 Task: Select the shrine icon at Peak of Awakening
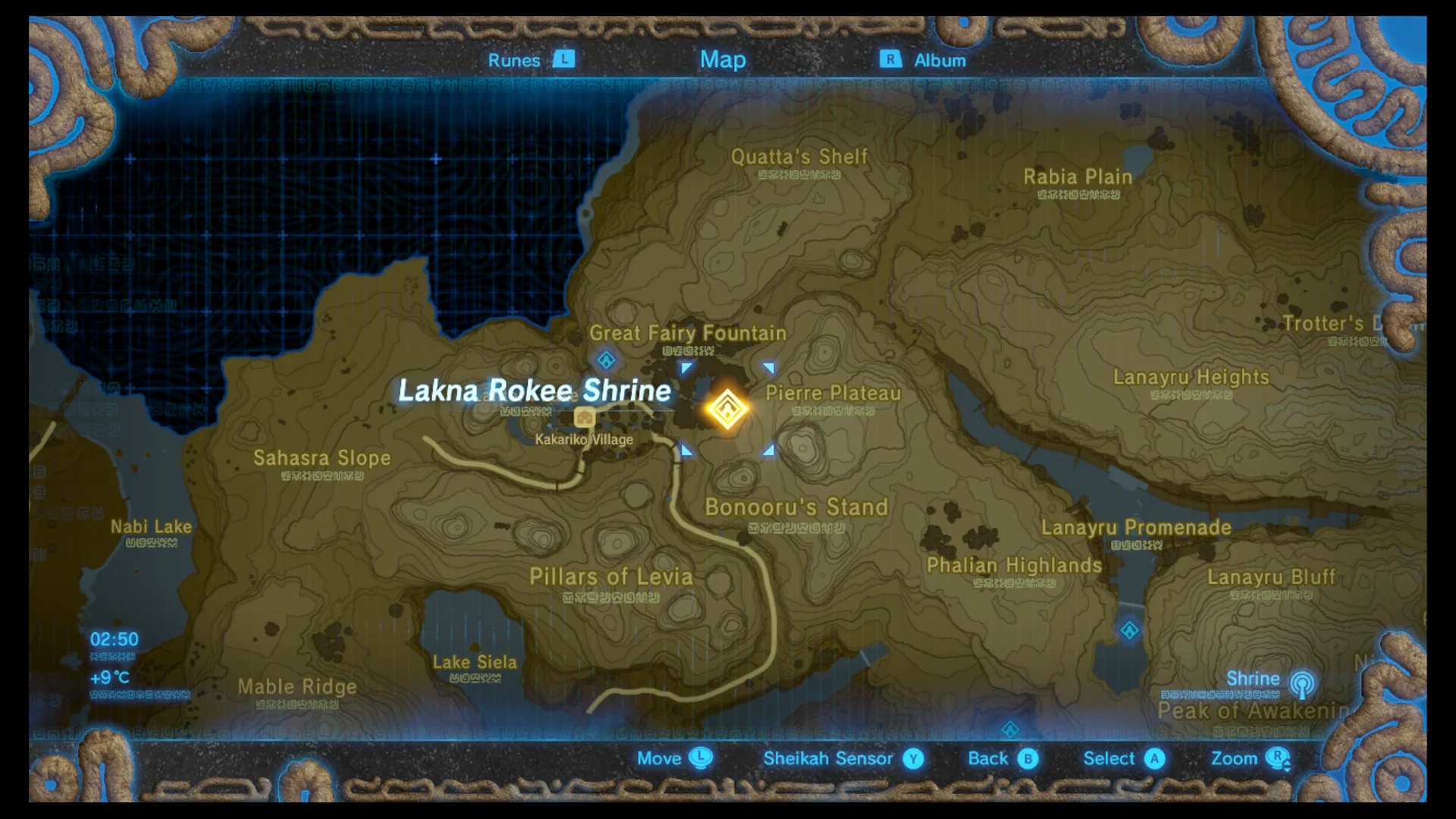click(1012, 730)
